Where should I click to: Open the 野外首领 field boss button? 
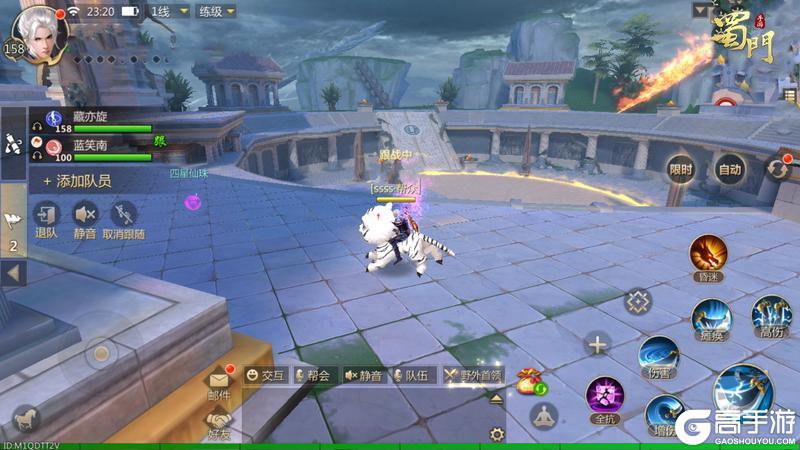click(473, 376)
